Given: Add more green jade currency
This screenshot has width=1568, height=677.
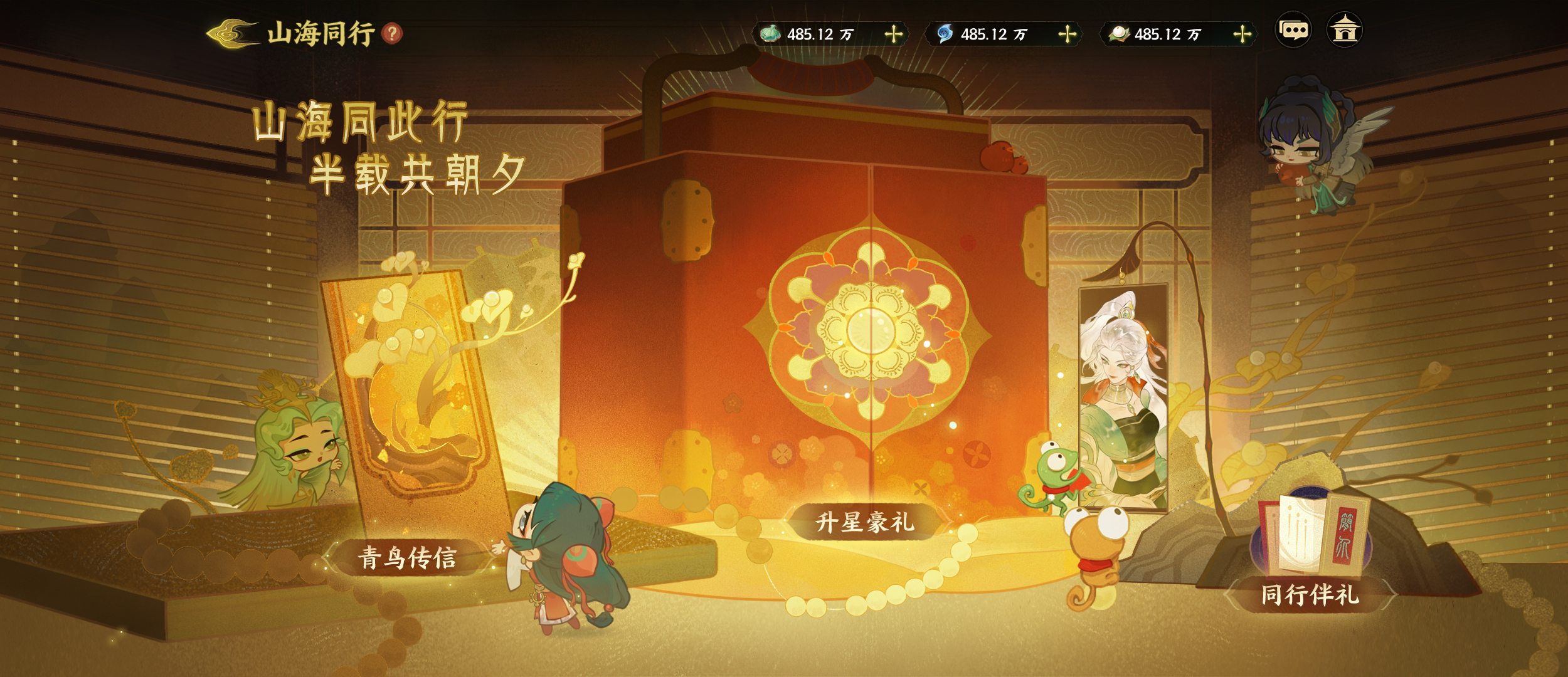Looking at the screenshot, I should tap(894, 34).
